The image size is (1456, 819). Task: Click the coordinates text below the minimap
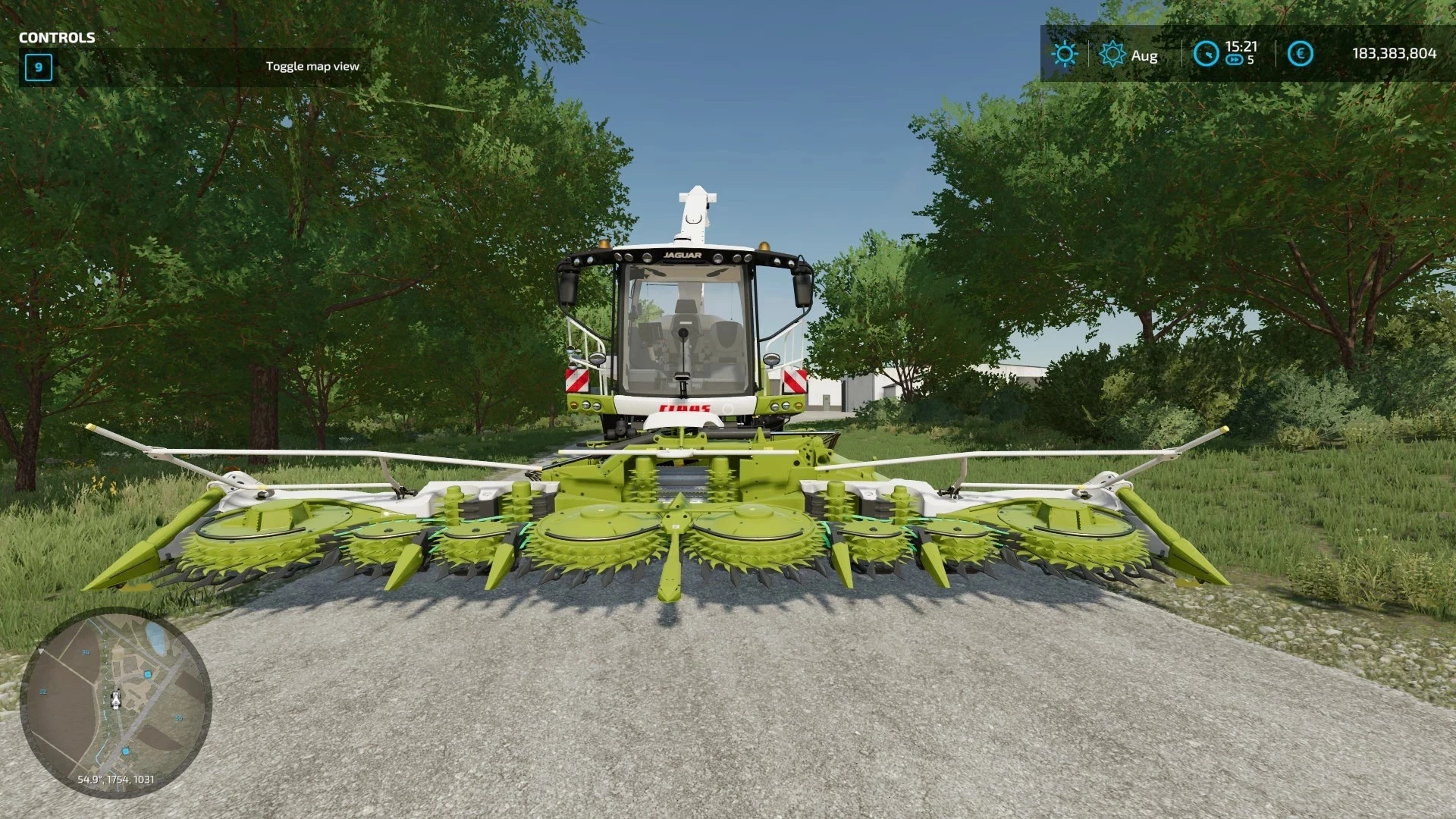pyautogui.click(x=116, y=779)
